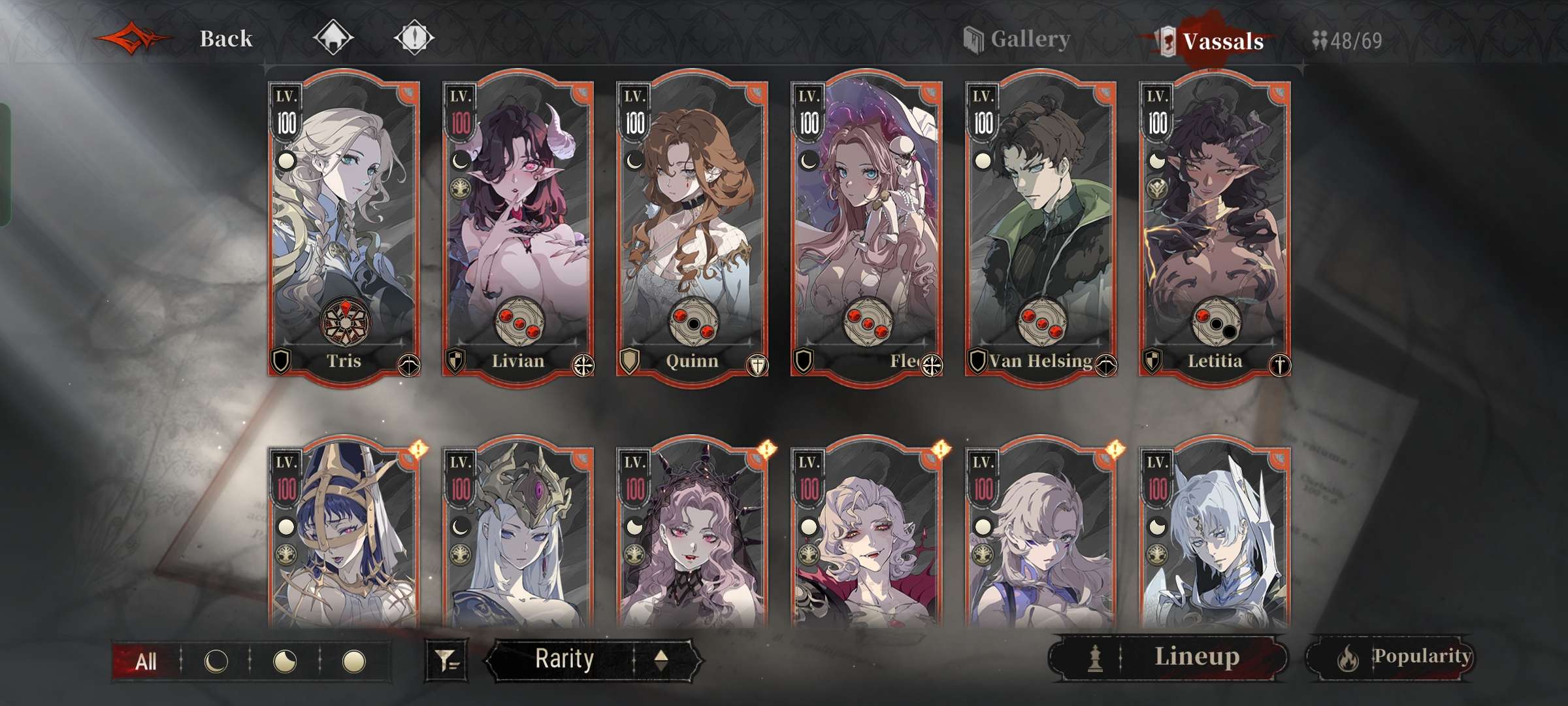Select the Vassals tab
Screen dimensions: 1568x706
click(x=1222, y=41)
